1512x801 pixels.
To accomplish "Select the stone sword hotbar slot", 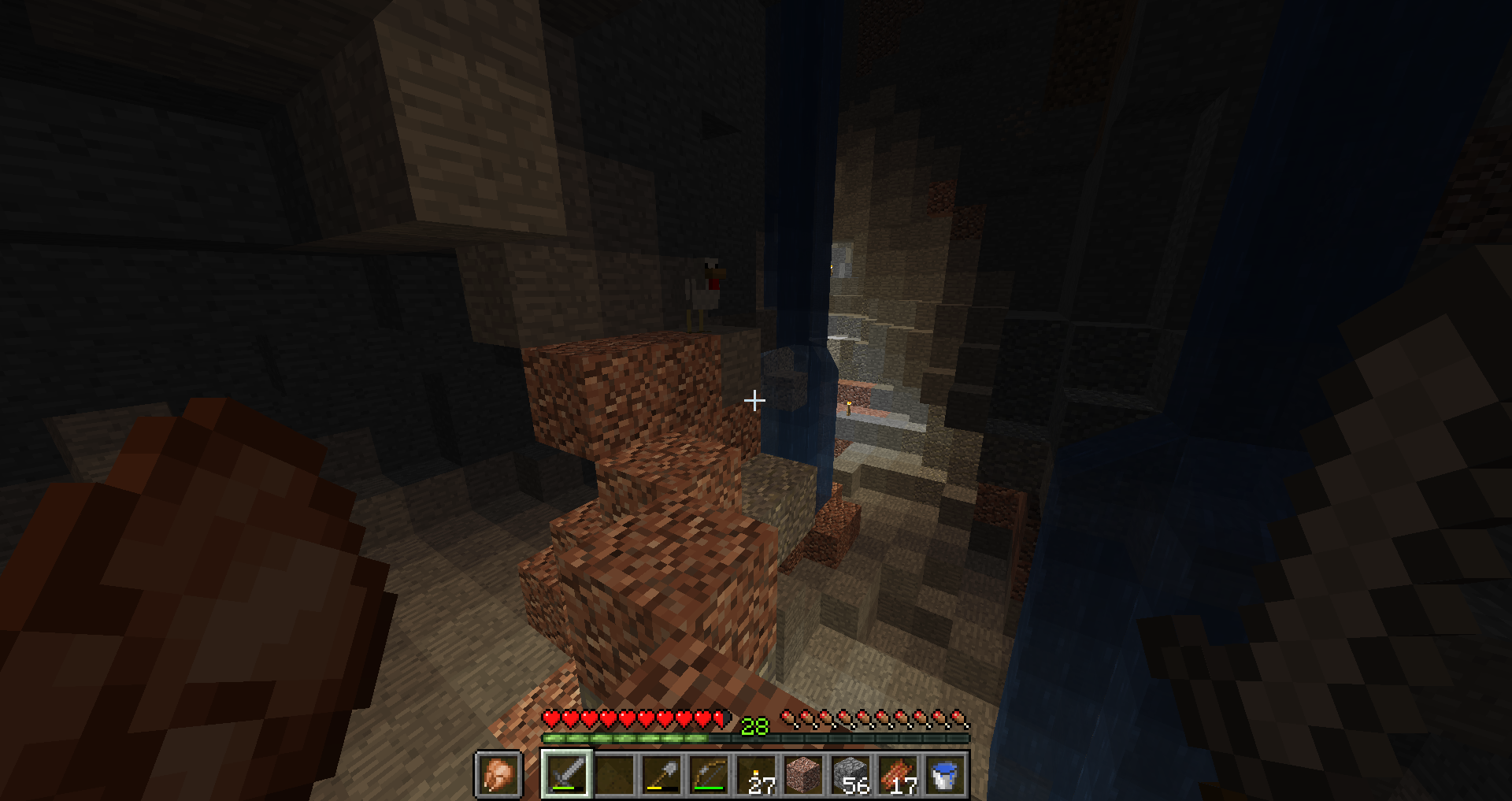I will (567, 774).
